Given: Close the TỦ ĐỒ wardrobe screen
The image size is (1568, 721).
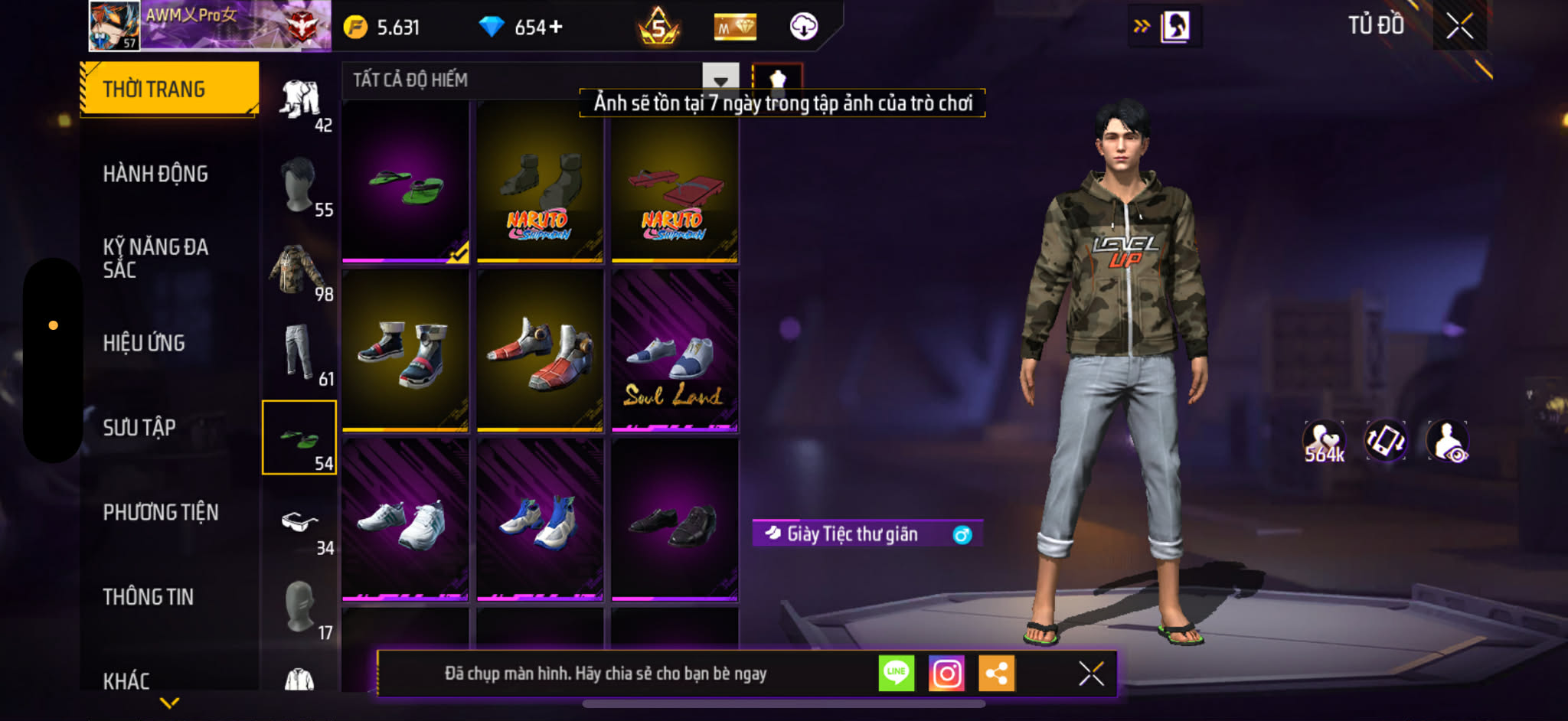Looking at the screenshot, I should 1459,27.
